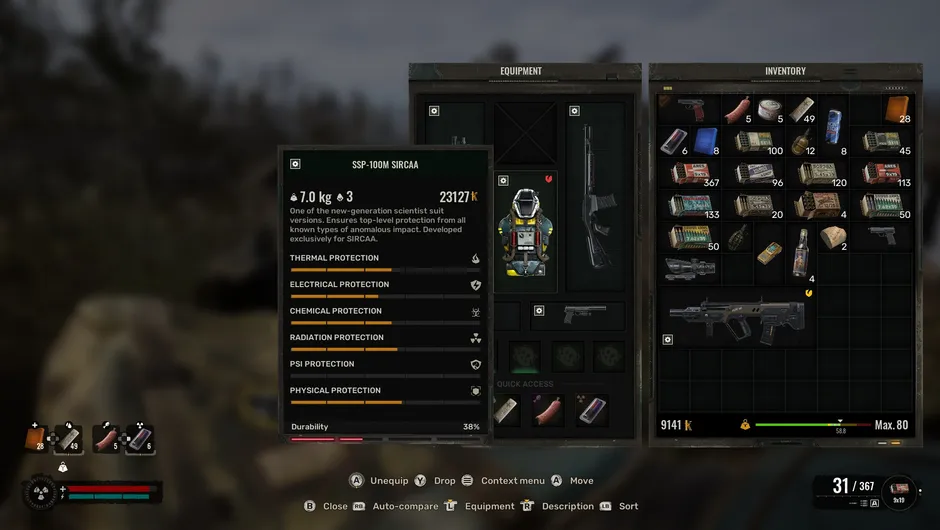Image resolution: width=940 pixels, height=530 pixels.
Task: Select the blue energy drink can
Action: tap(834, 136)
